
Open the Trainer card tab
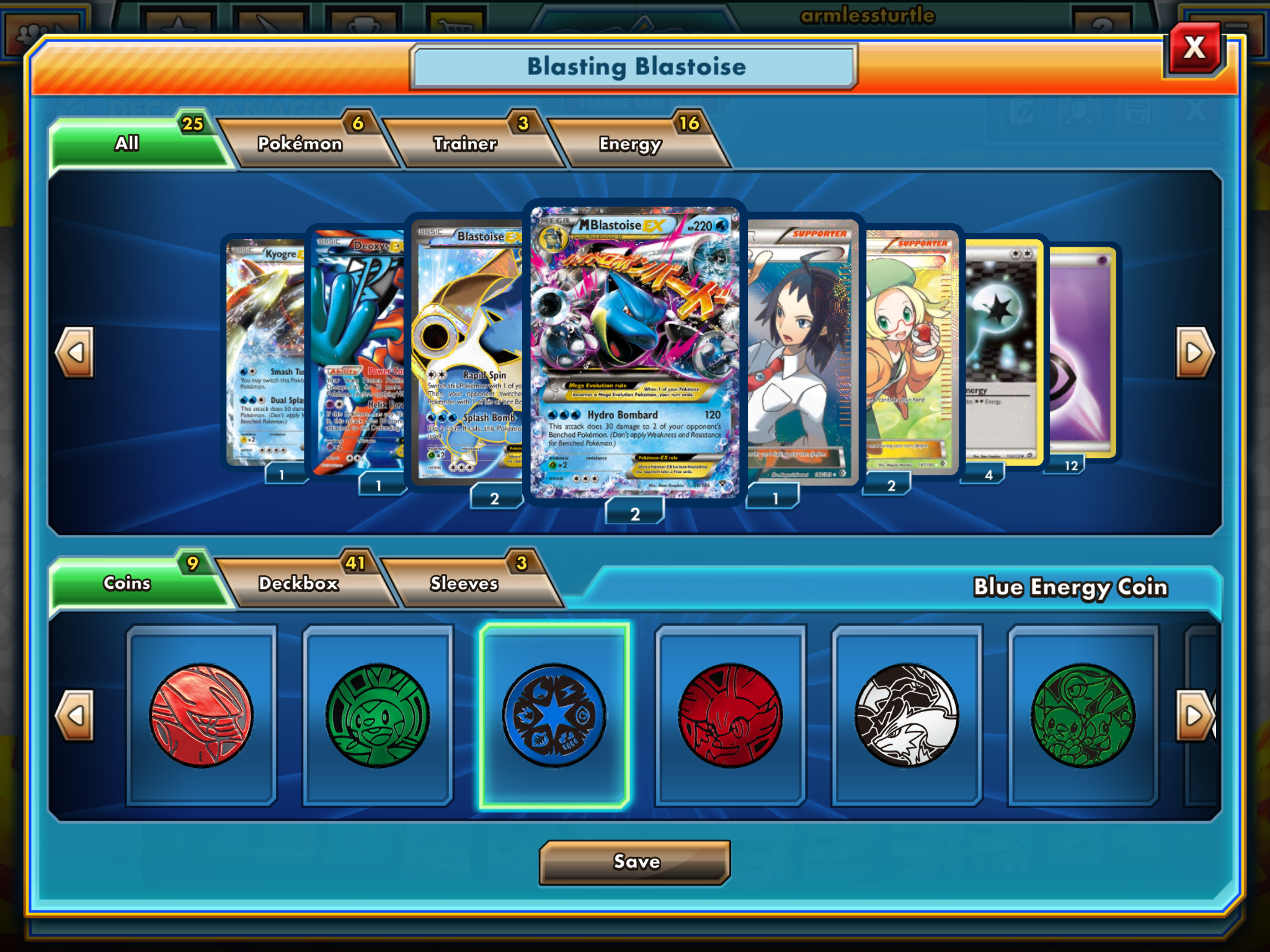click(x=465, y=144)
